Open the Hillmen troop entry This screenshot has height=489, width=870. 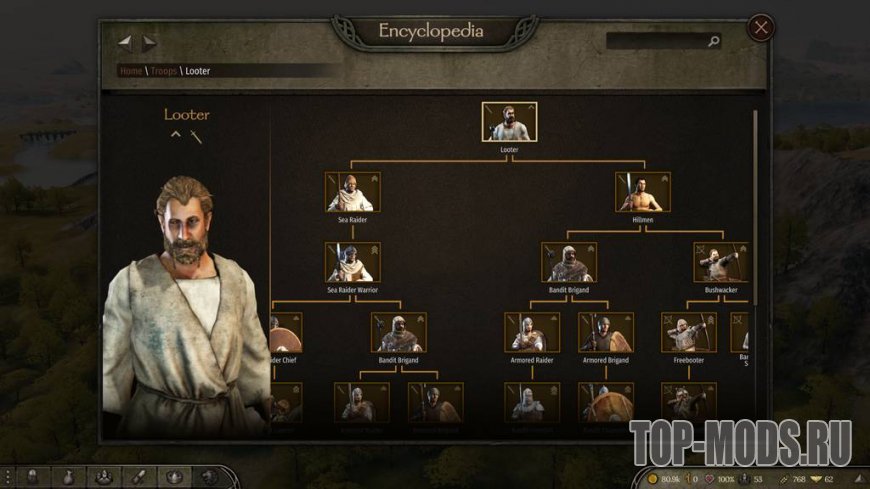tap(643, 192)
